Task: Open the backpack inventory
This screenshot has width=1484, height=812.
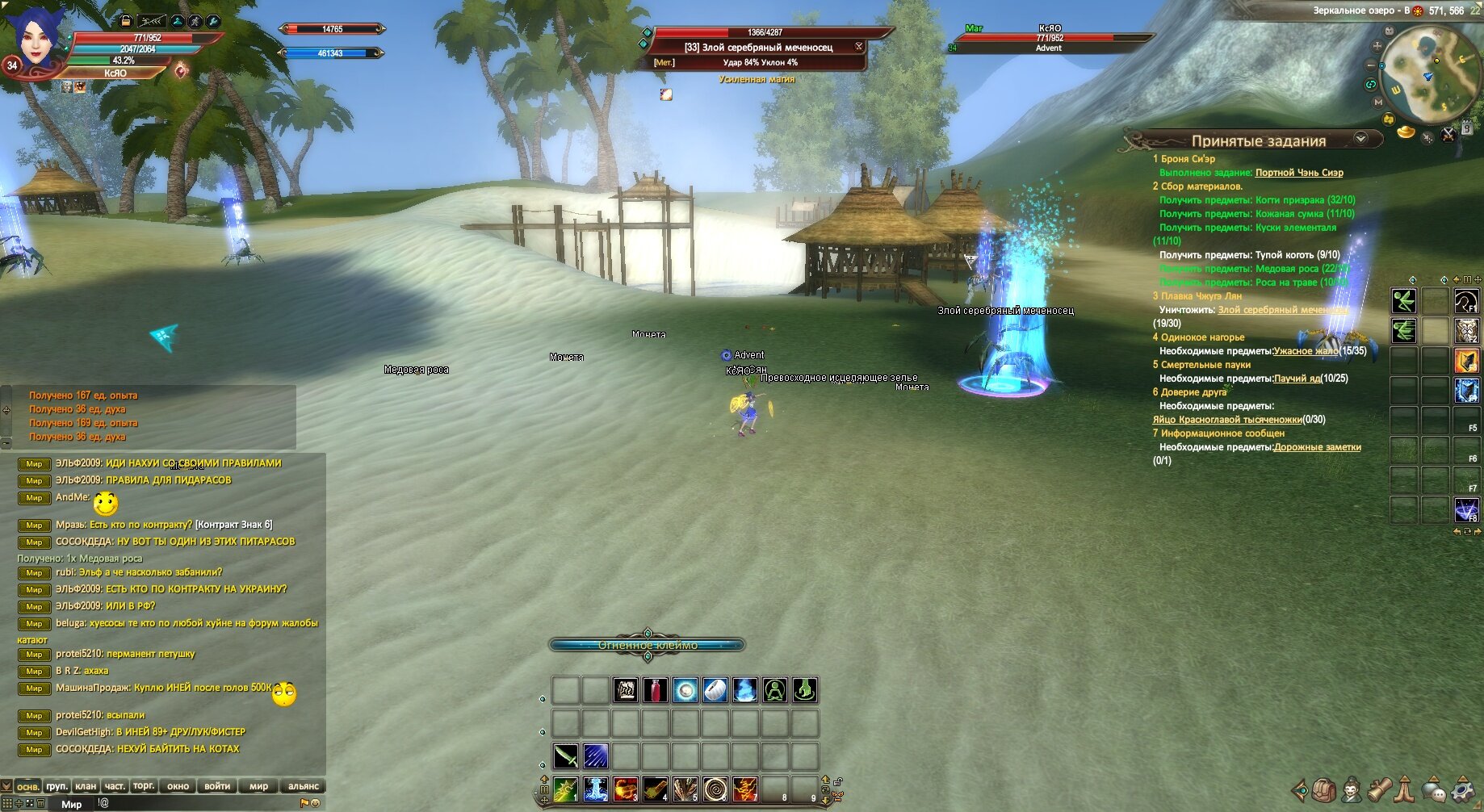Action: (x=1323, y=789)
